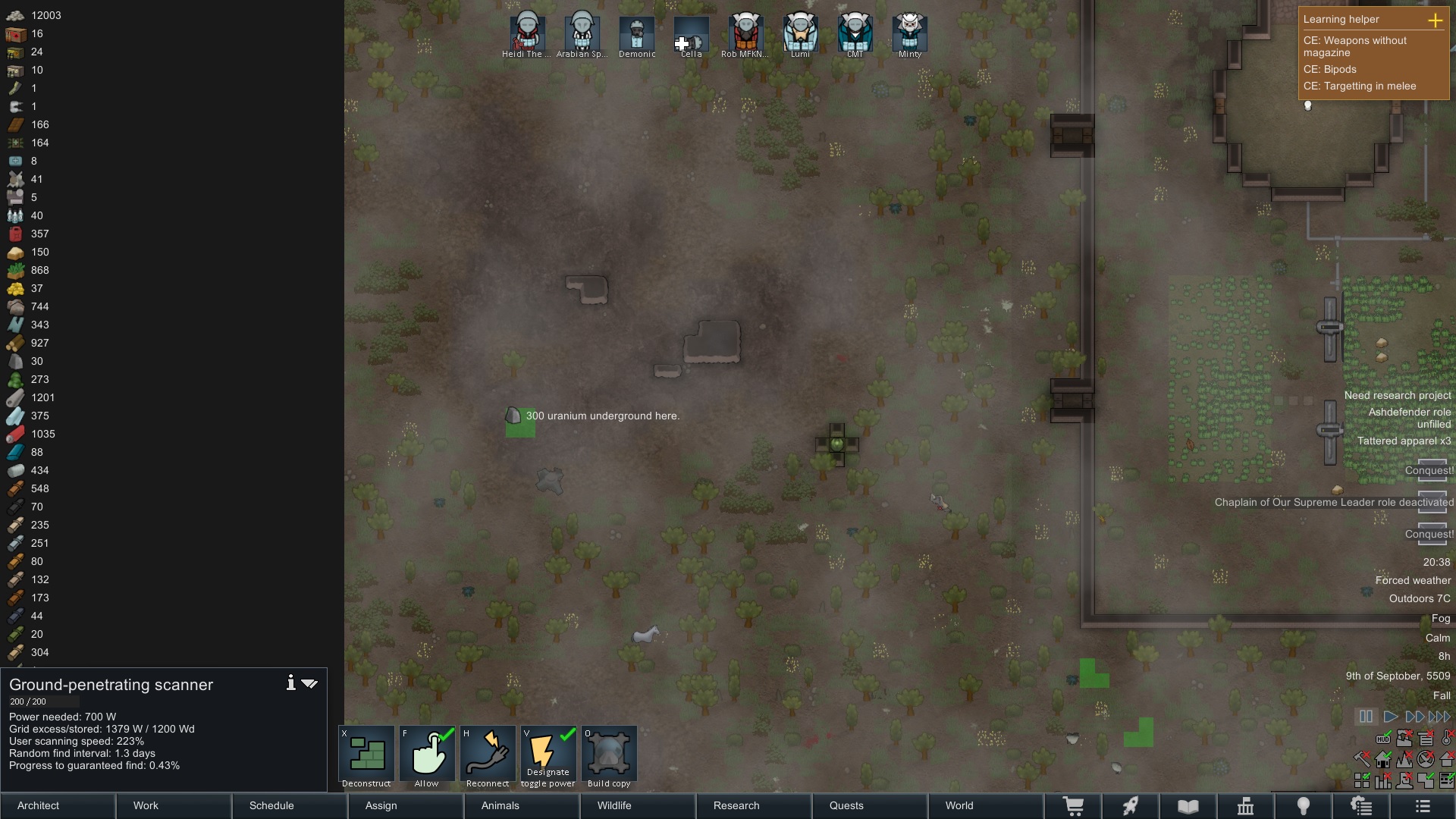Collapse the scanner inspect pane with the chevrons
The height and width of the screenshot is (819, 1456).
[309, 683]
